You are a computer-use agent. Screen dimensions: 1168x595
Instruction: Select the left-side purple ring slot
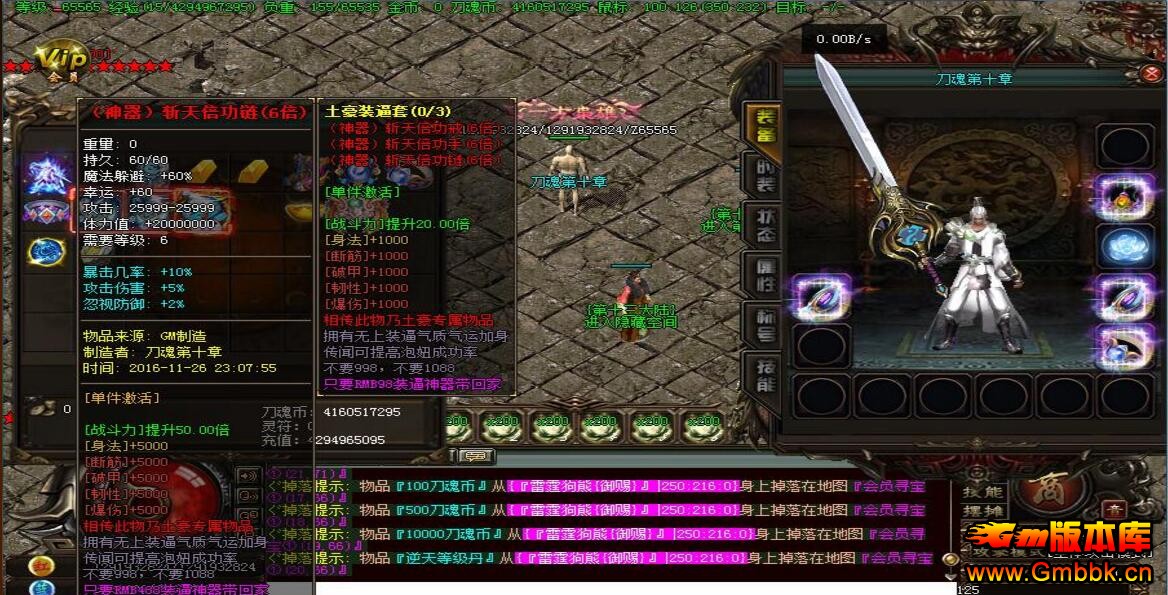823,297
